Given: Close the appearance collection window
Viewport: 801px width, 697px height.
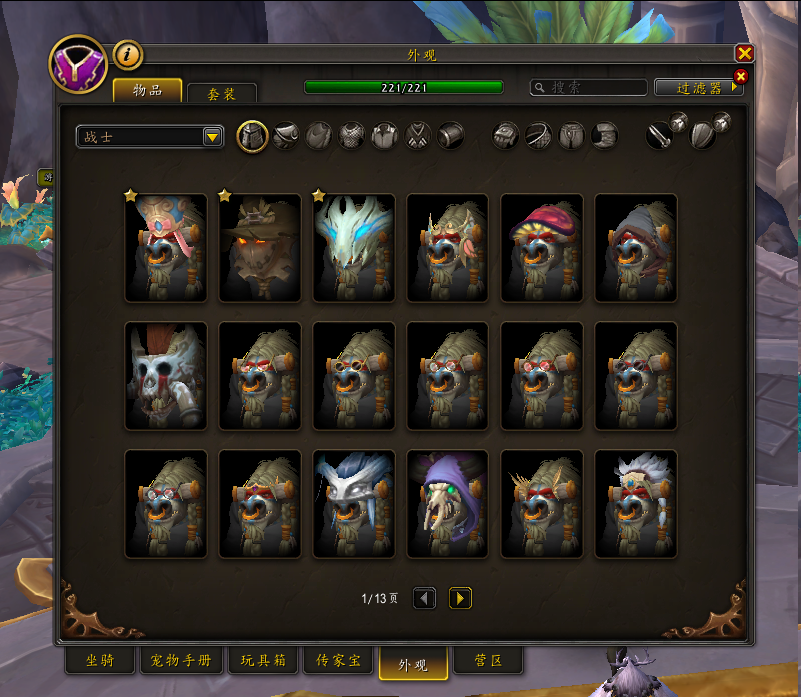Looking at the screenshot, I should [x=744, y=54].
